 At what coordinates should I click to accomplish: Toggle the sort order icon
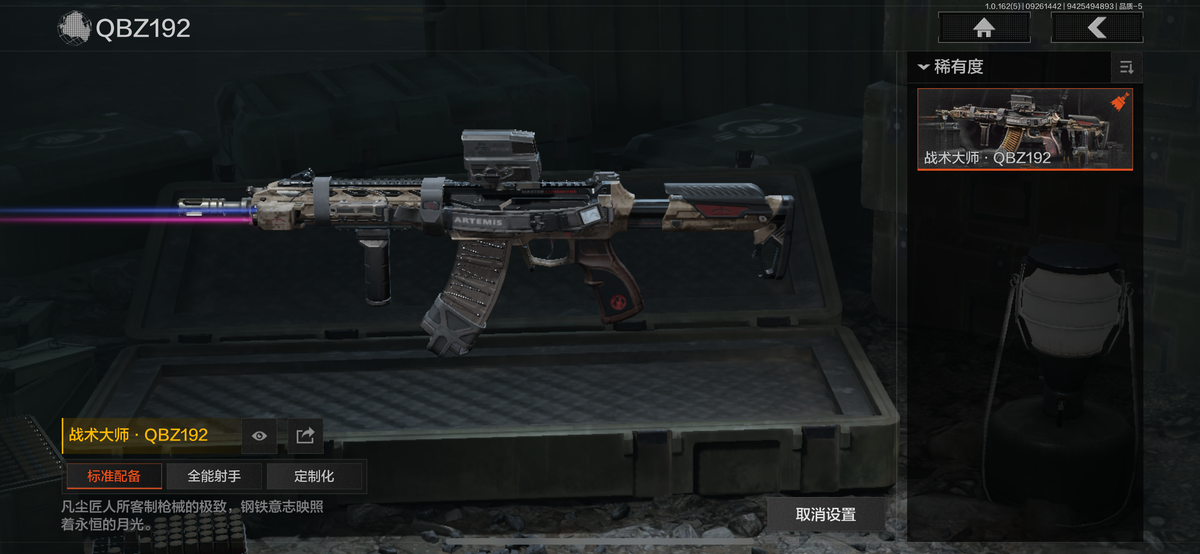pyautogui.click(x=1126, y=67)
